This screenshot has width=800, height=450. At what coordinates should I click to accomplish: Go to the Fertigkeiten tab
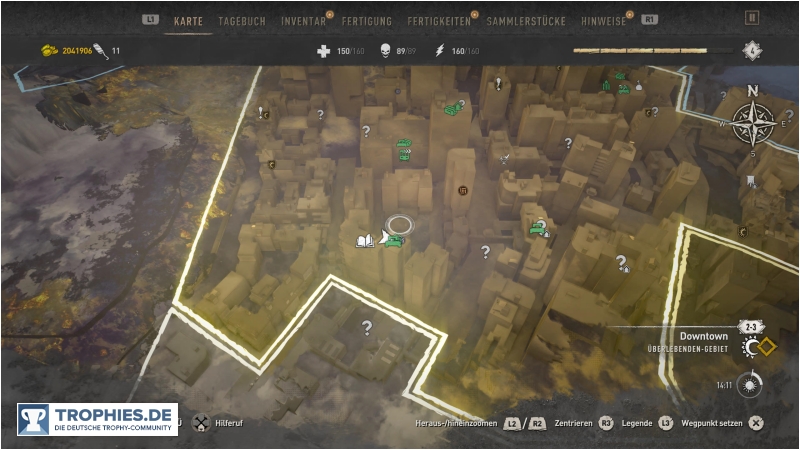tap(440, 20)
